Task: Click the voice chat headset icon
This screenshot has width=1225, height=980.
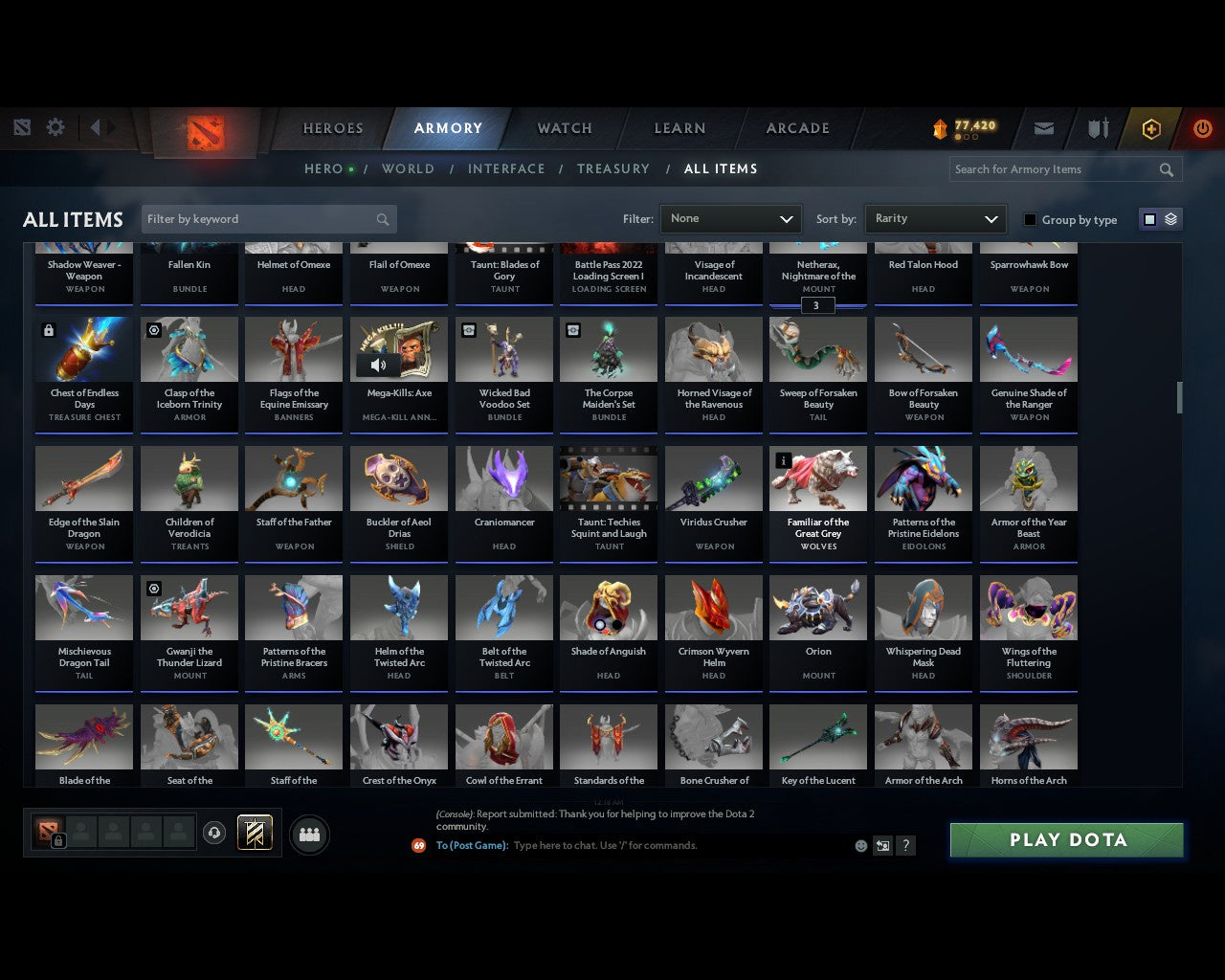Action: (212, 833)
